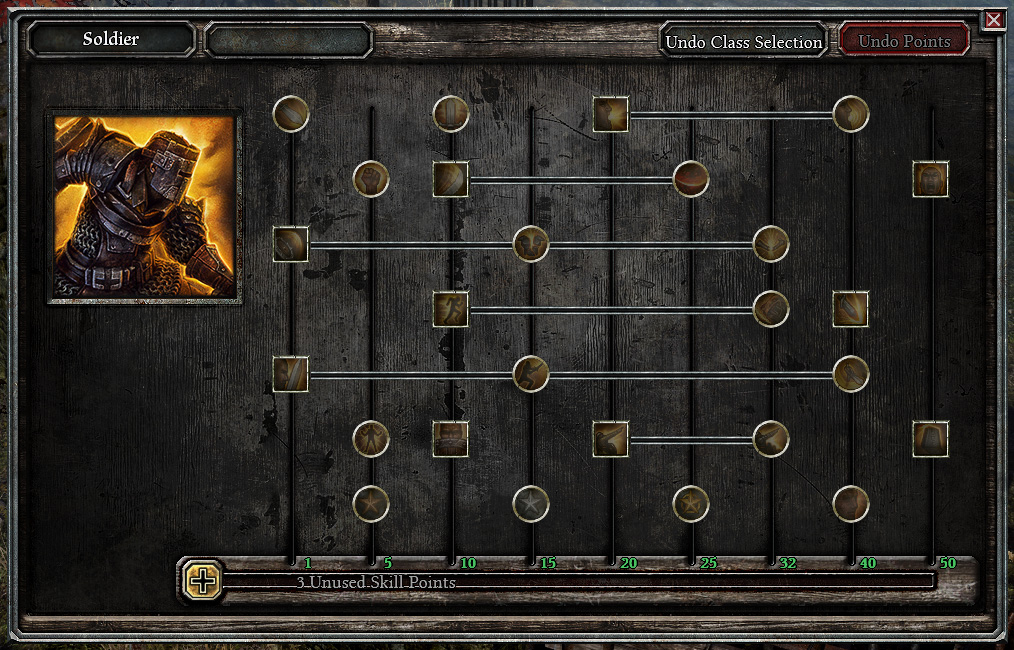Add a point with the plus button
The height and width of the screenshot is (650, 1014).
[203, 581]
